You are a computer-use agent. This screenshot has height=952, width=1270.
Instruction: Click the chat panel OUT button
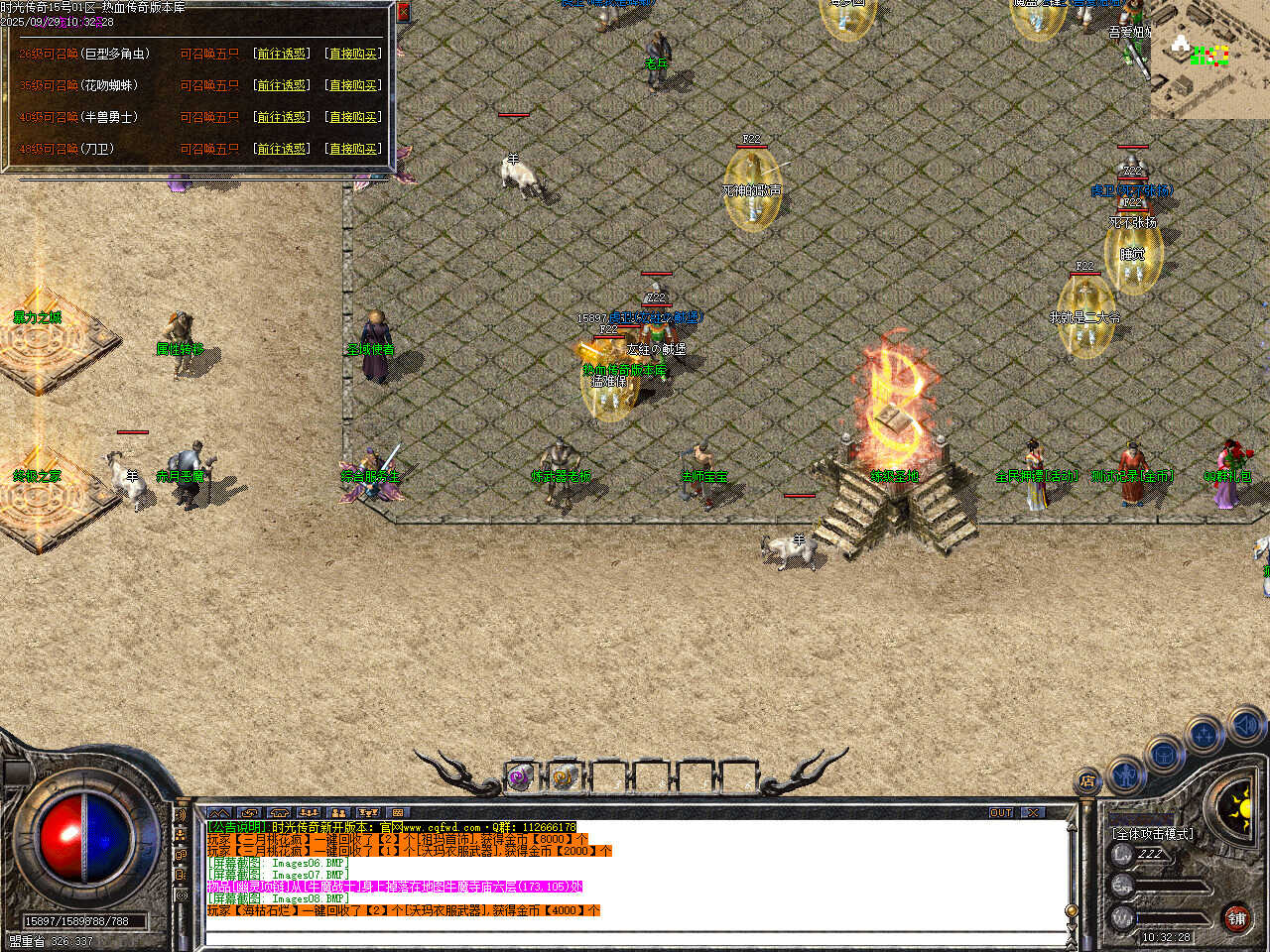point(1000,812)
